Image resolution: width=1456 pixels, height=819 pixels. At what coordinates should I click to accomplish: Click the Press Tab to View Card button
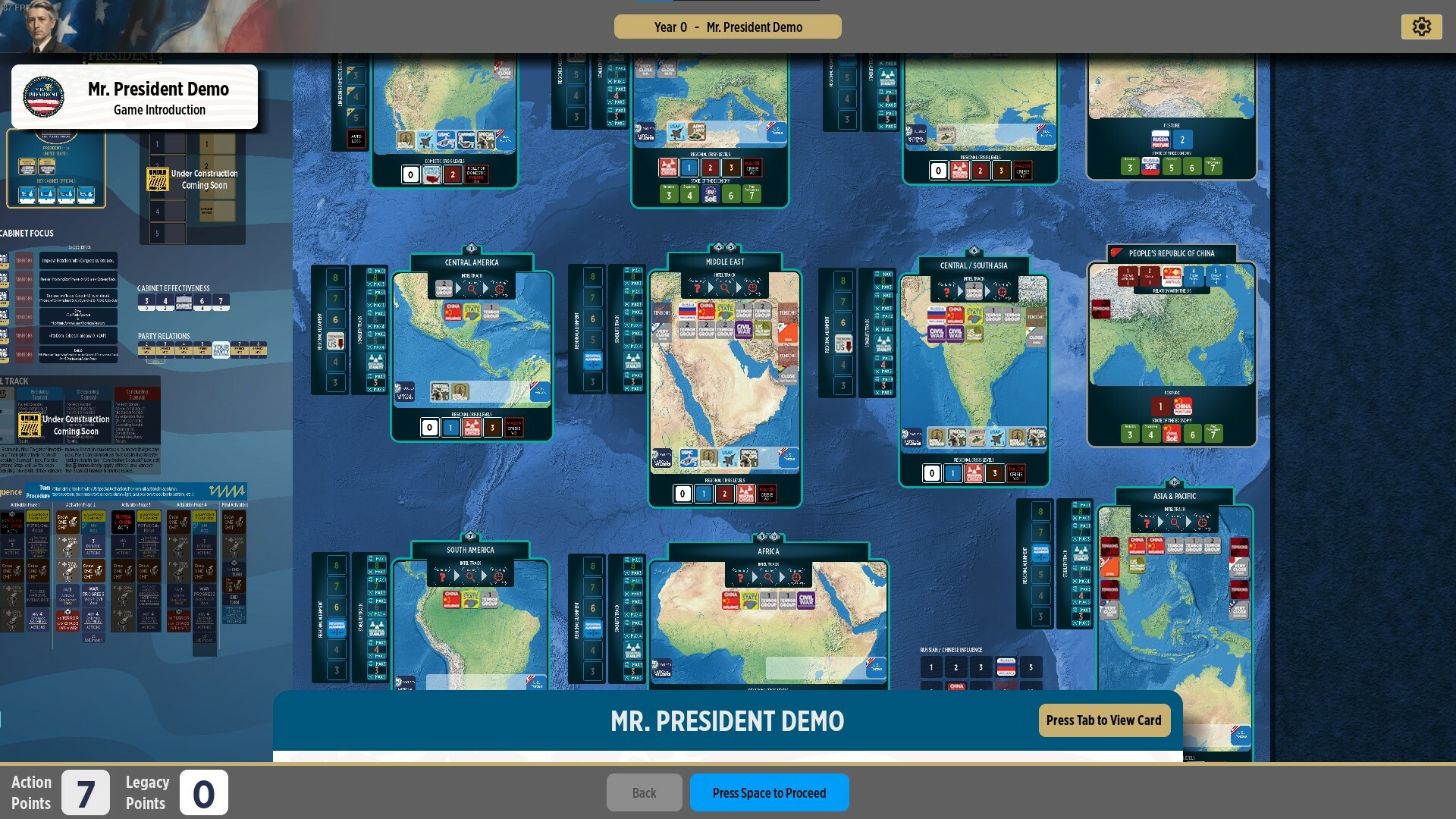coord(1104,720)
